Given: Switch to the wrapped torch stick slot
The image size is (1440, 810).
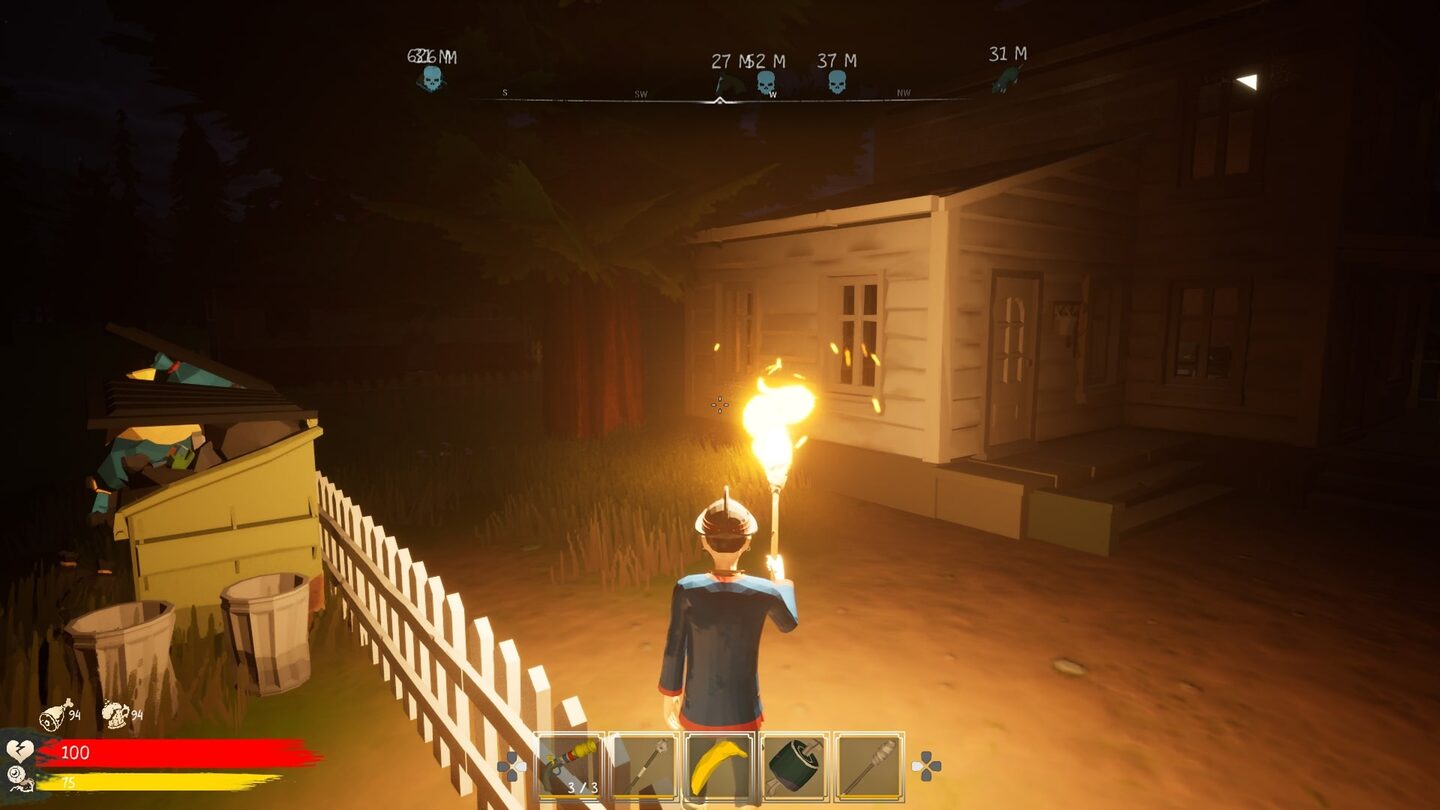Looking at the screenshot, I should (x=869, y=767).
